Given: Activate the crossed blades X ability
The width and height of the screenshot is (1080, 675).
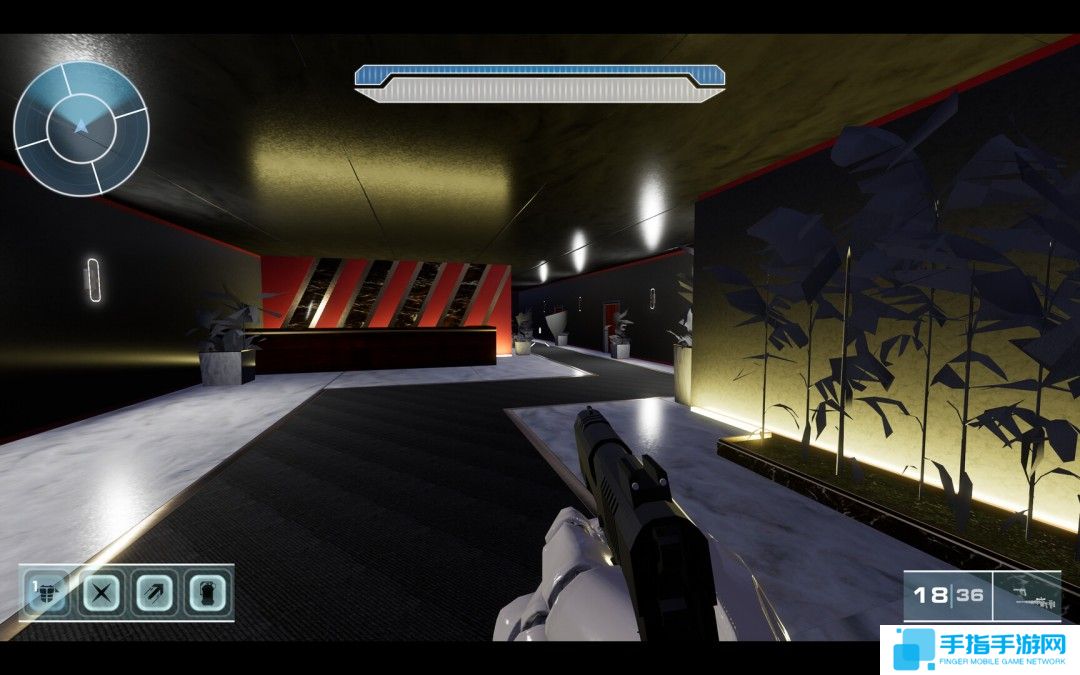Looking at the screenshot, I should pos(101,593).
